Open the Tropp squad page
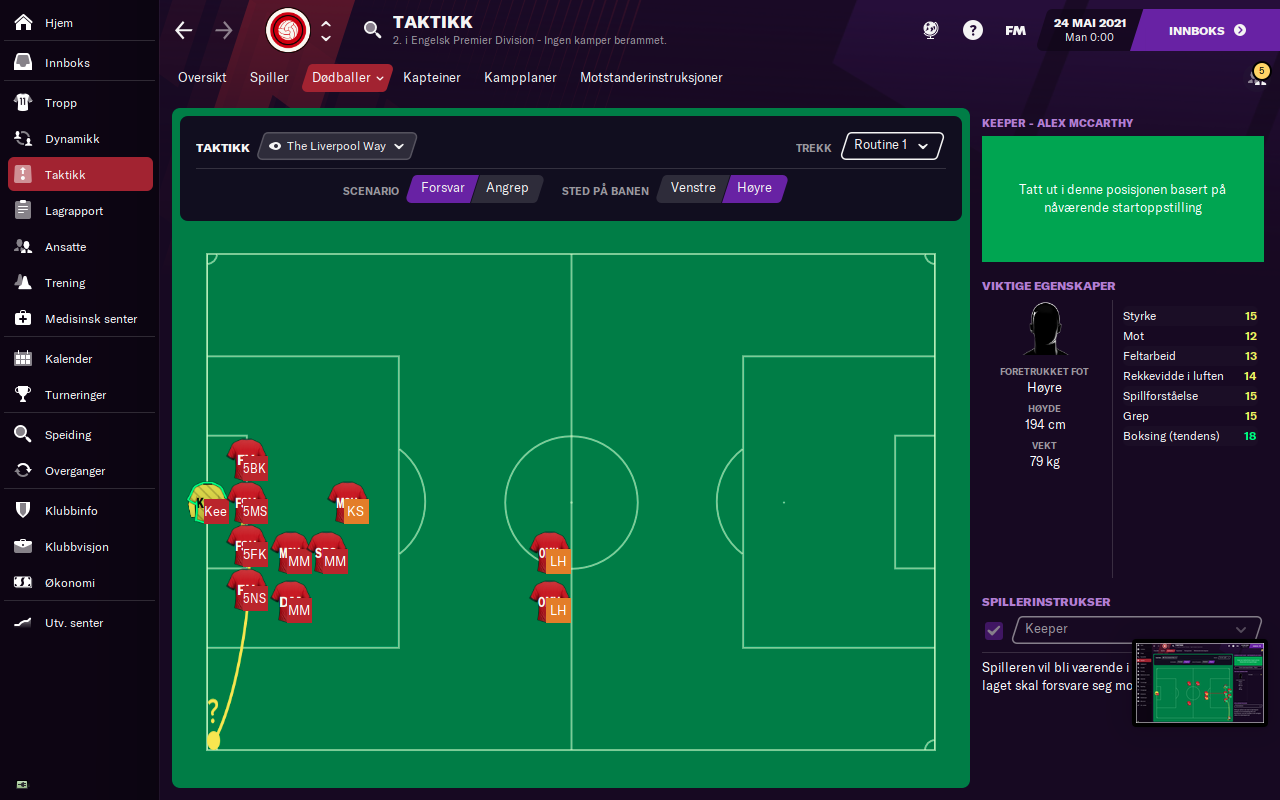This screenshot has height=800, width=1280. coord(60,103)
